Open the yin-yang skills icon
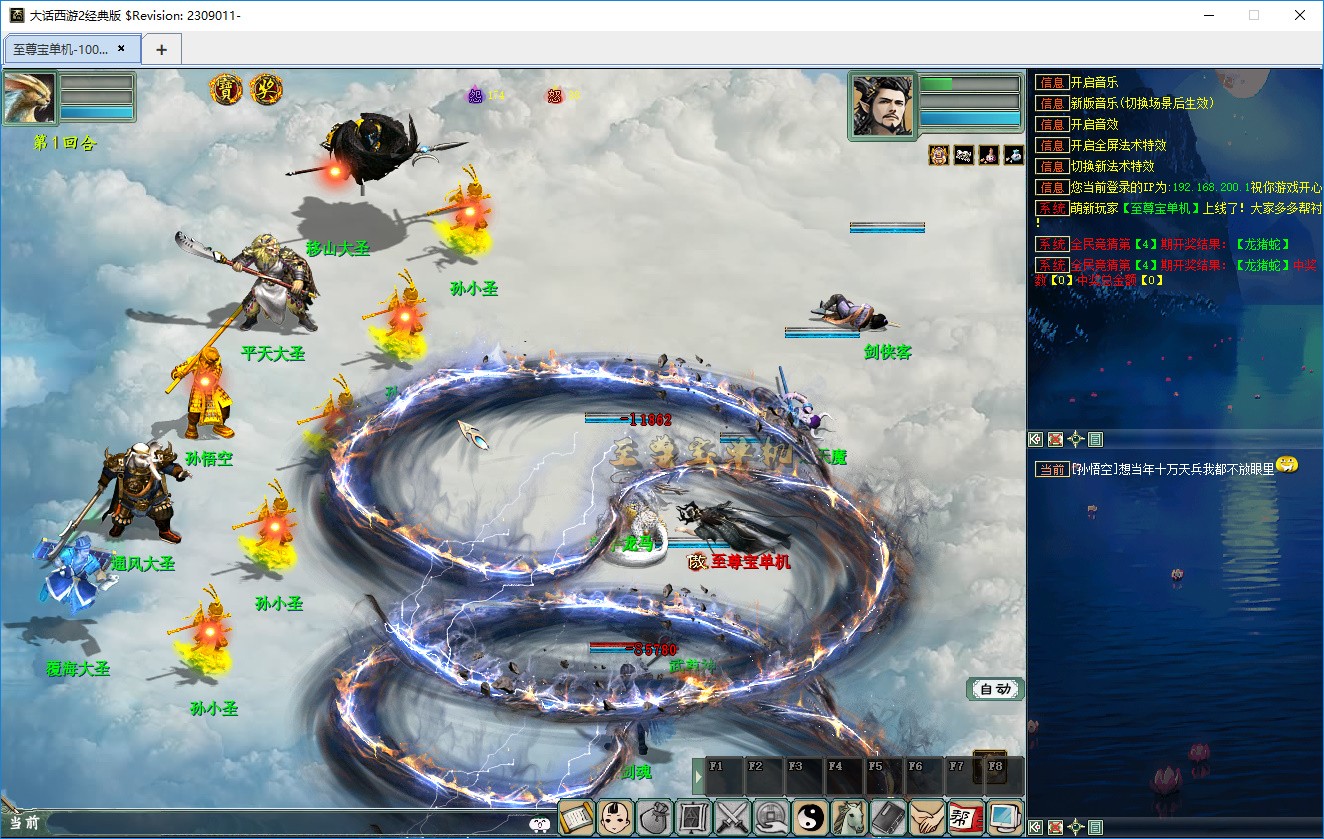 [811, 817]
